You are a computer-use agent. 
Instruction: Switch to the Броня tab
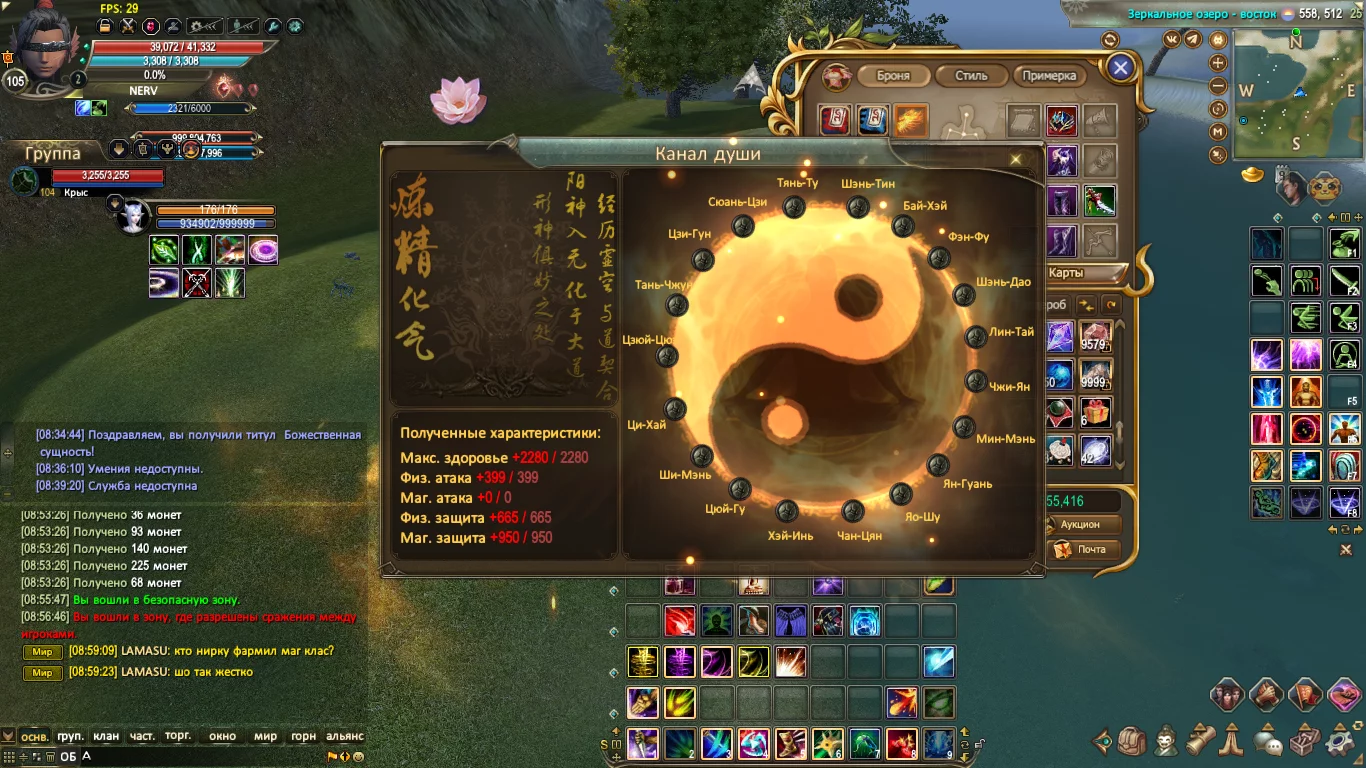pos(893,76)
